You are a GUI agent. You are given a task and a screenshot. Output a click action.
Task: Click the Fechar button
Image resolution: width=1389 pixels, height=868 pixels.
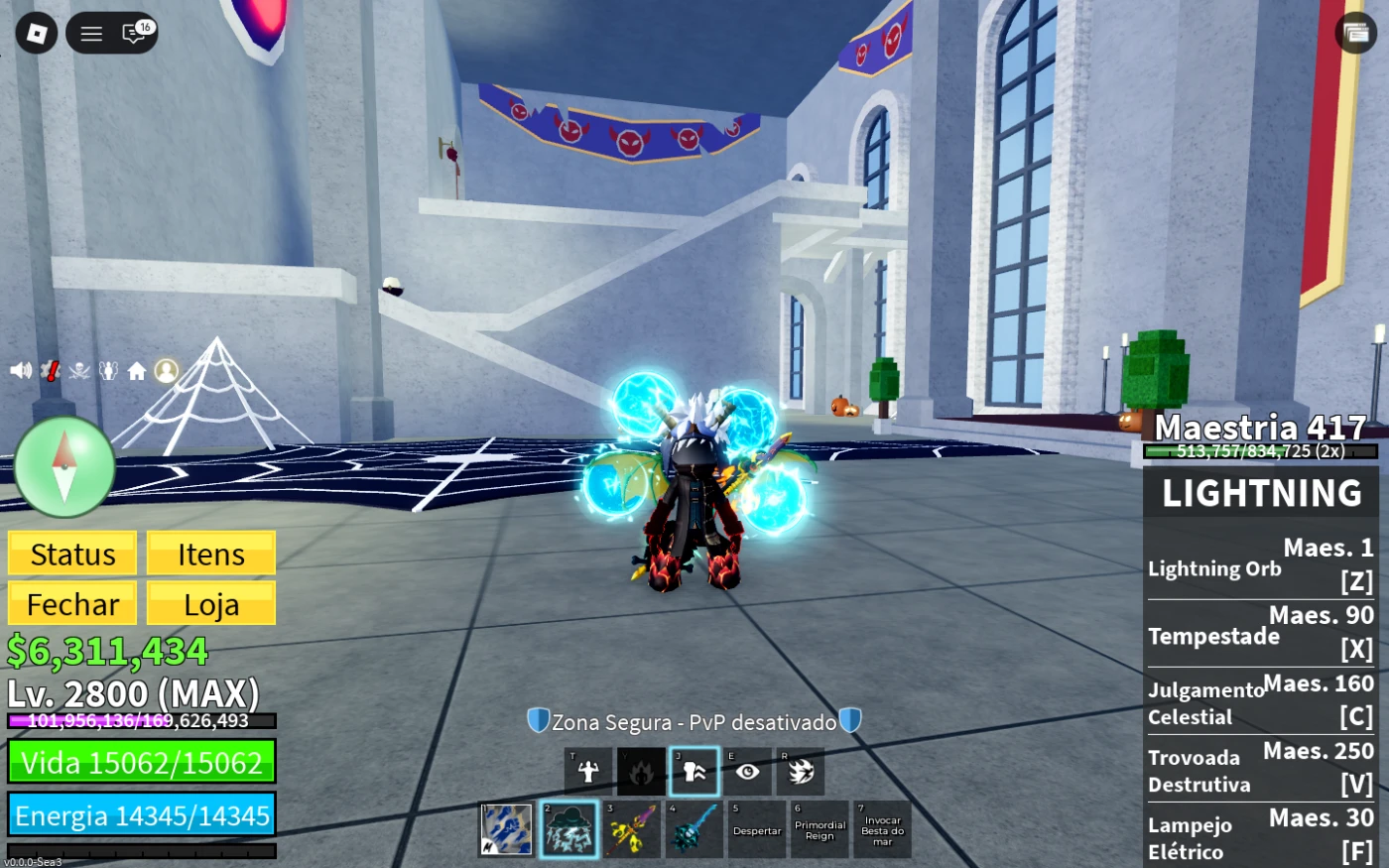[x=72, y=604]
